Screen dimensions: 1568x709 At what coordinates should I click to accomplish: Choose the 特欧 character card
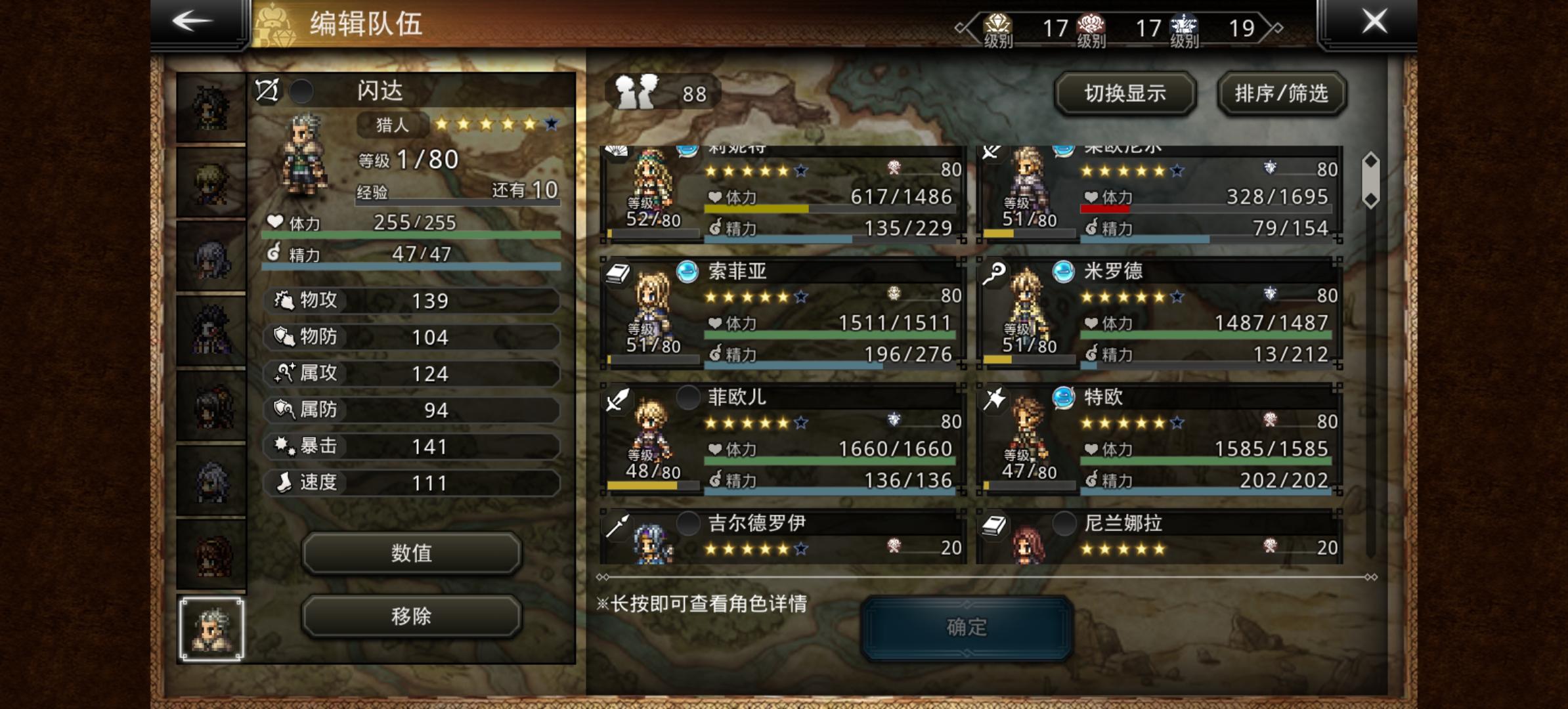1159,439
